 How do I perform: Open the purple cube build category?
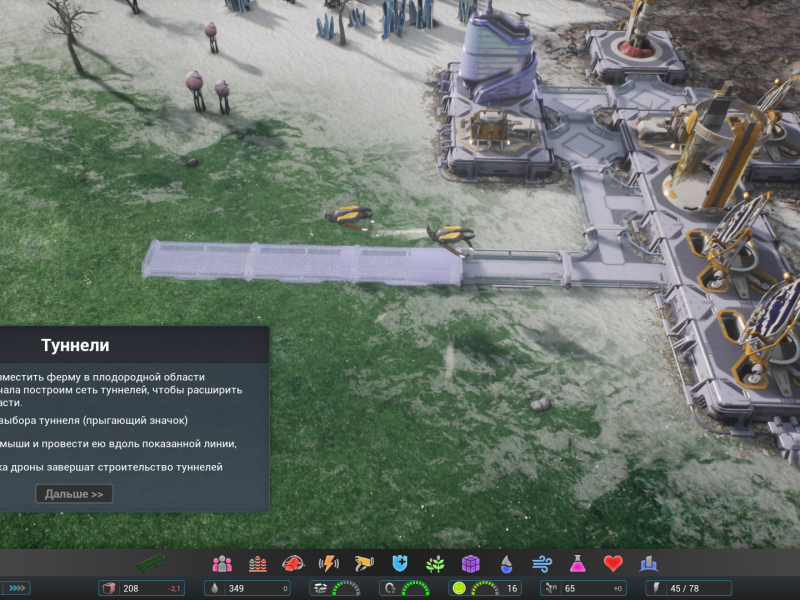[x=470, y=564]
